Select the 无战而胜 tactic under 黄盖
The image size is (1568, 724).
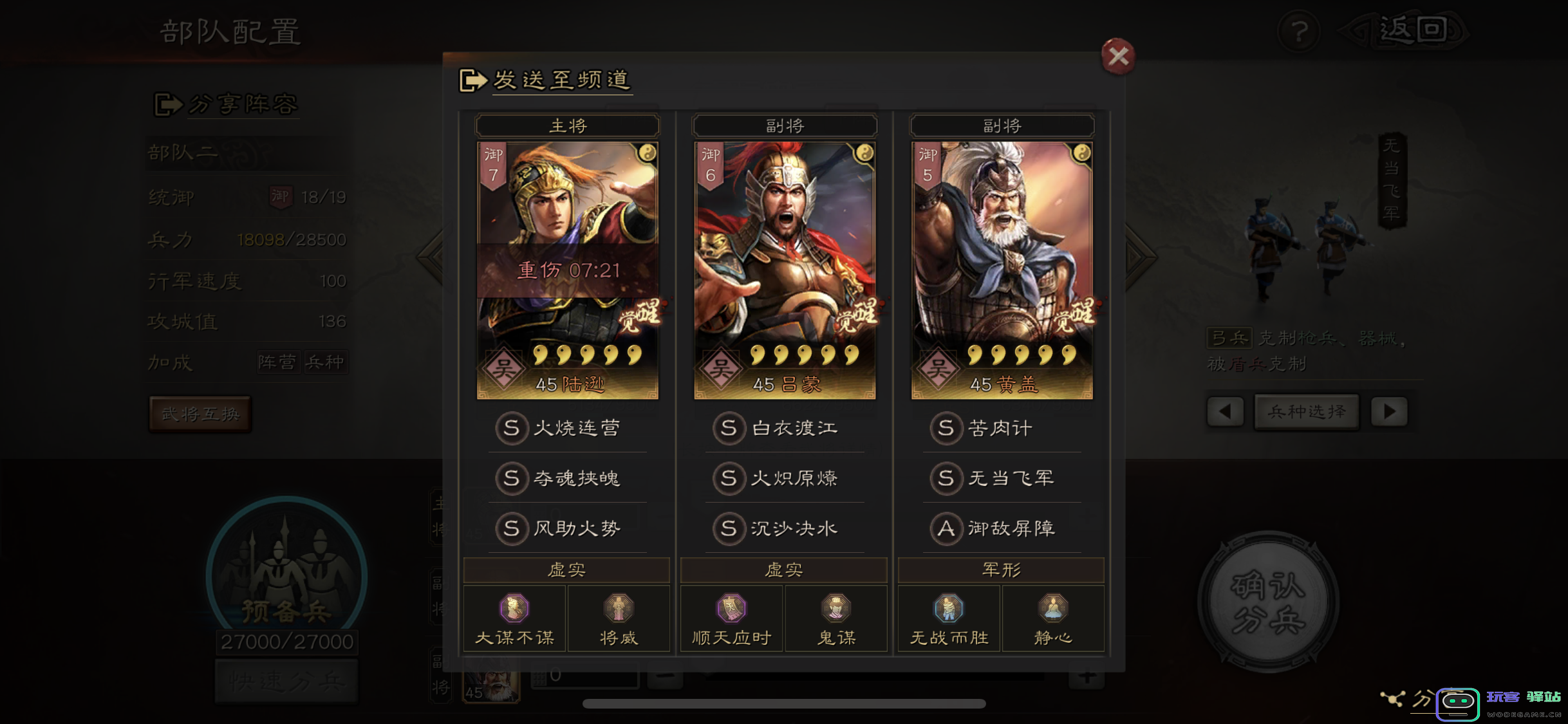[948, 608]
